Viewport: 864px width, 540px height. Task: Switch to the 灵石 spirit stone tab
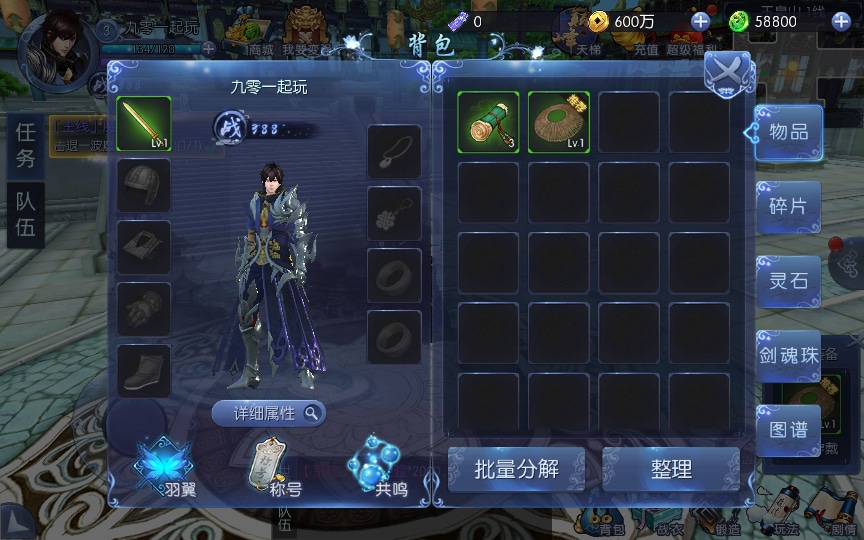pyautogui.click(x=788, y=281)
